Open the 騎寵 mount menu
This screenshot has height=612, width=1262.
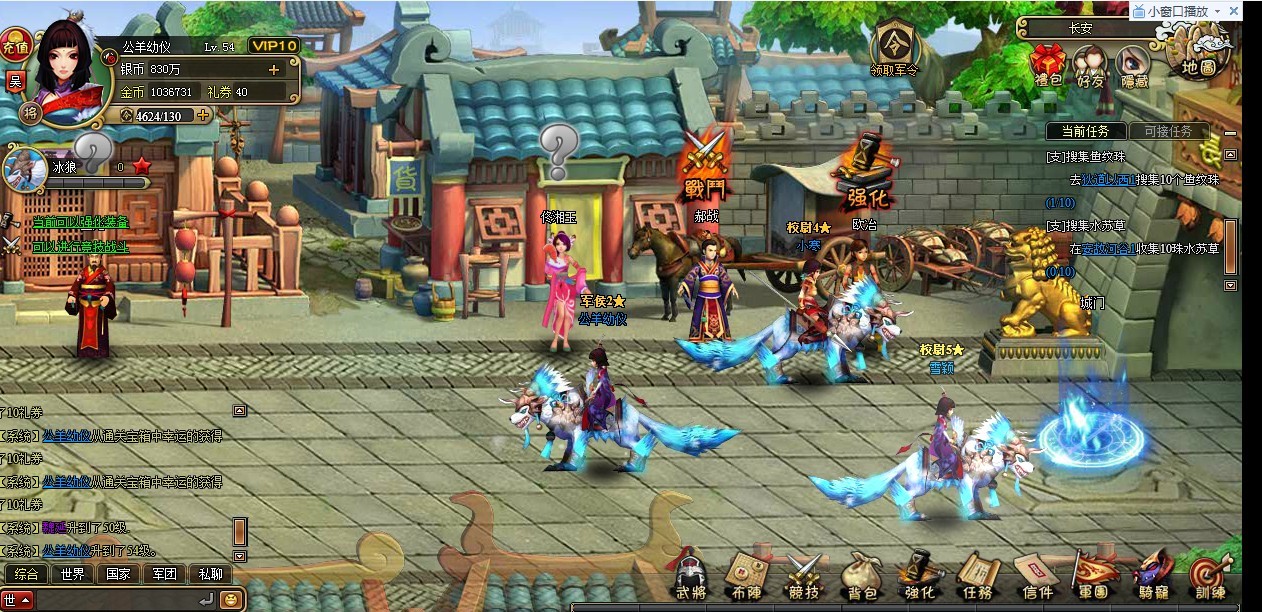tap(1152, 577)
